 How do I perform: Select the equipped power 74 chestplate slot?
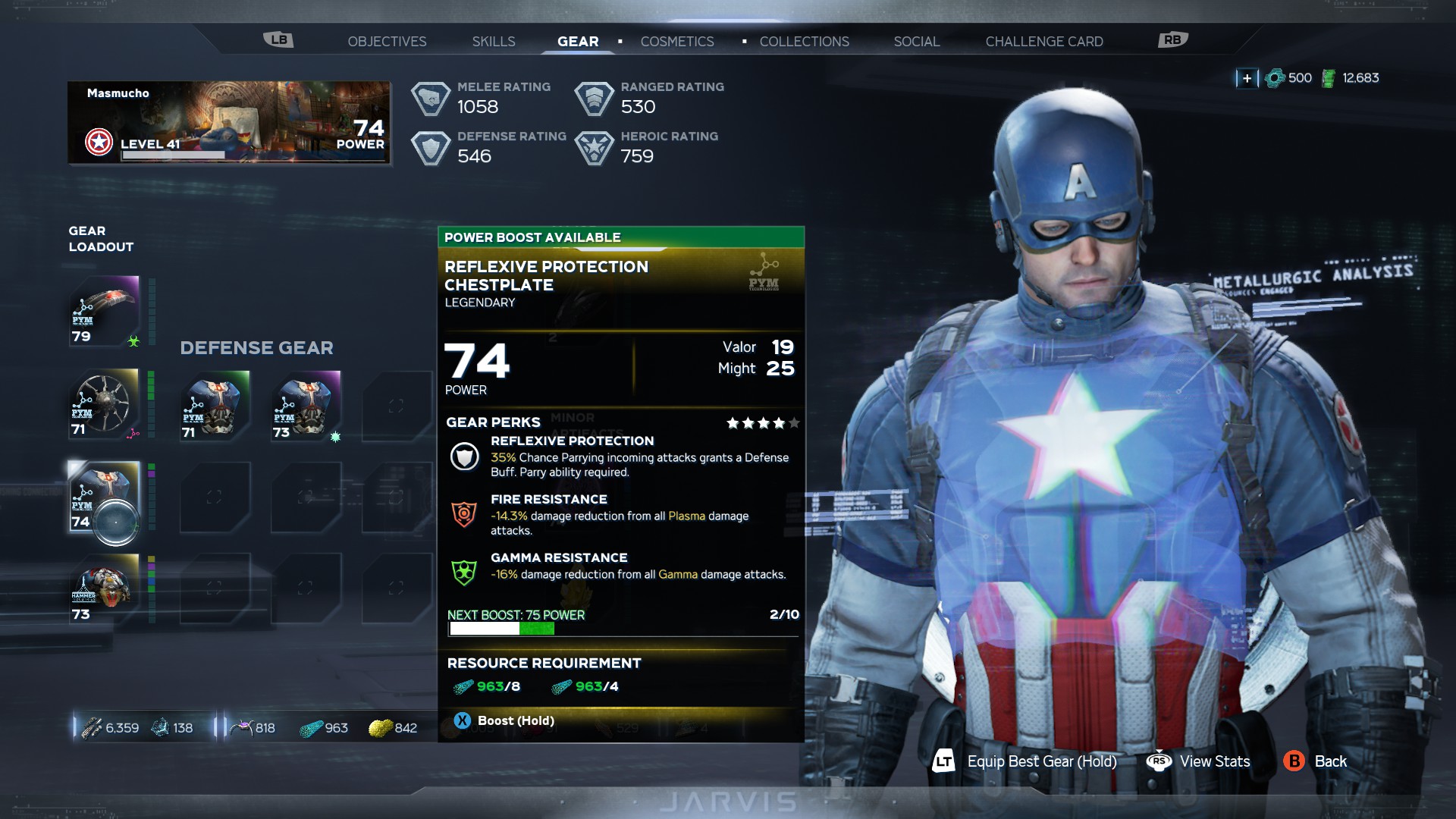point(105,497)
